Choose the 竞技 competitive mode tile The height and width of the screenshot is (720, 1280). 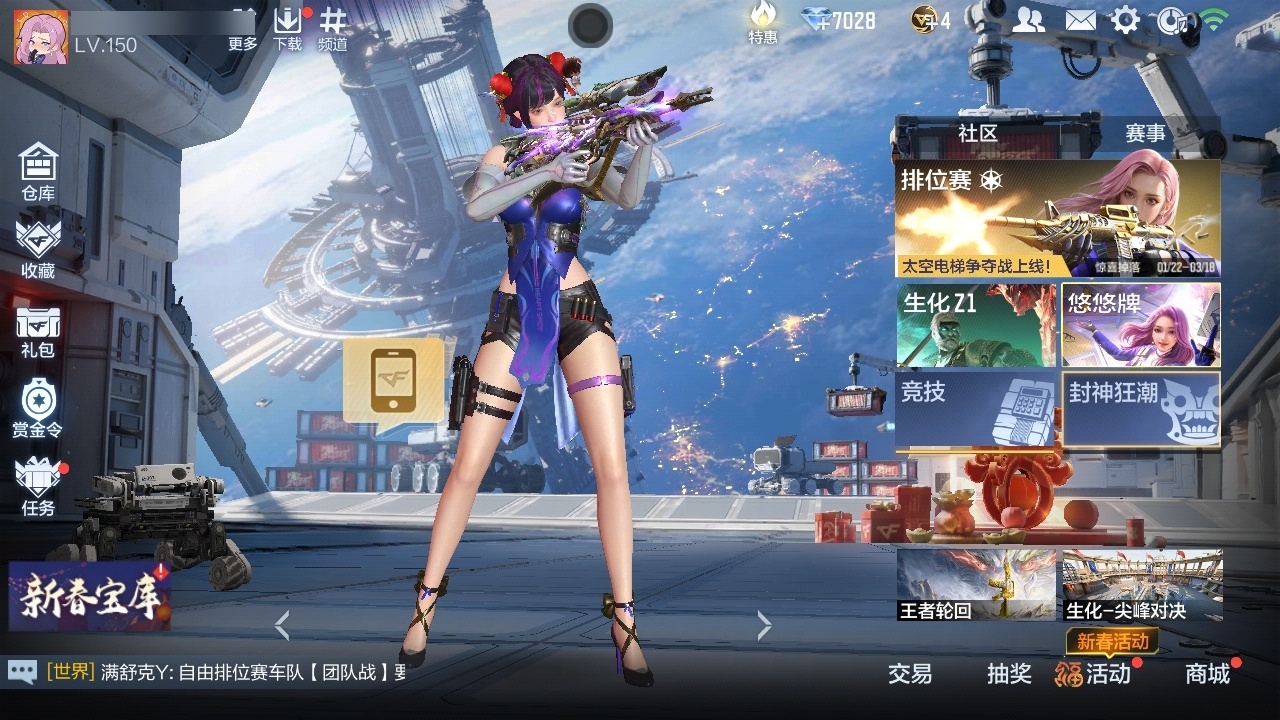976,409
